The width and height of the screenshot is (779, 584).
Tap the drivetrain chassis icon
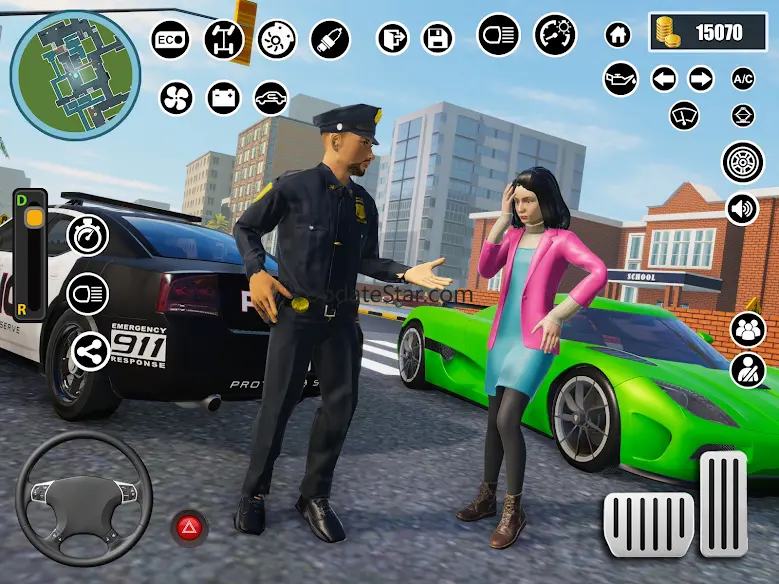point(223,40)
